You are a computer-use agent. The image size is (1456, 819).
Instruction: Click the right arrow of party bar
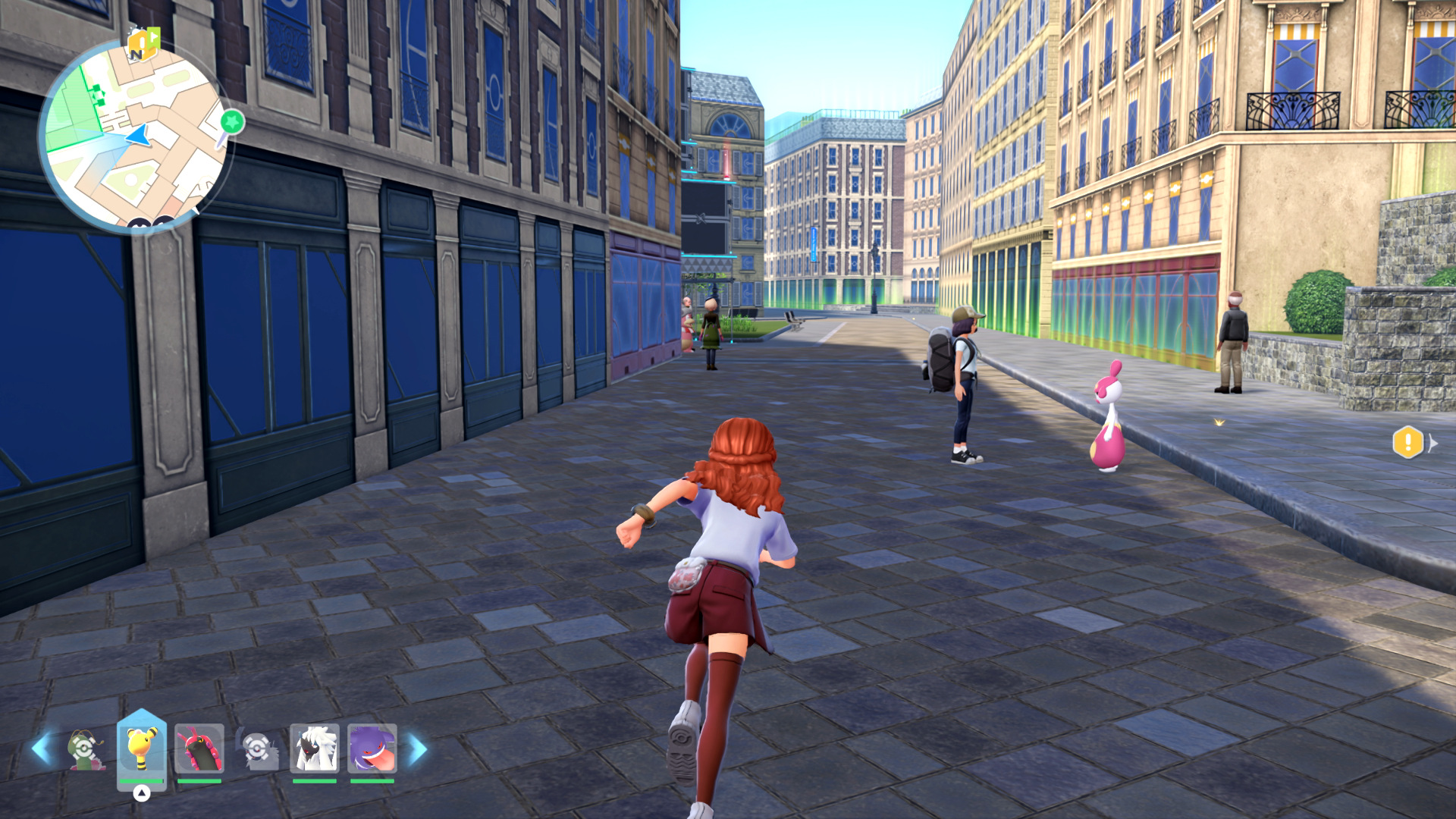tap(418, 749)
